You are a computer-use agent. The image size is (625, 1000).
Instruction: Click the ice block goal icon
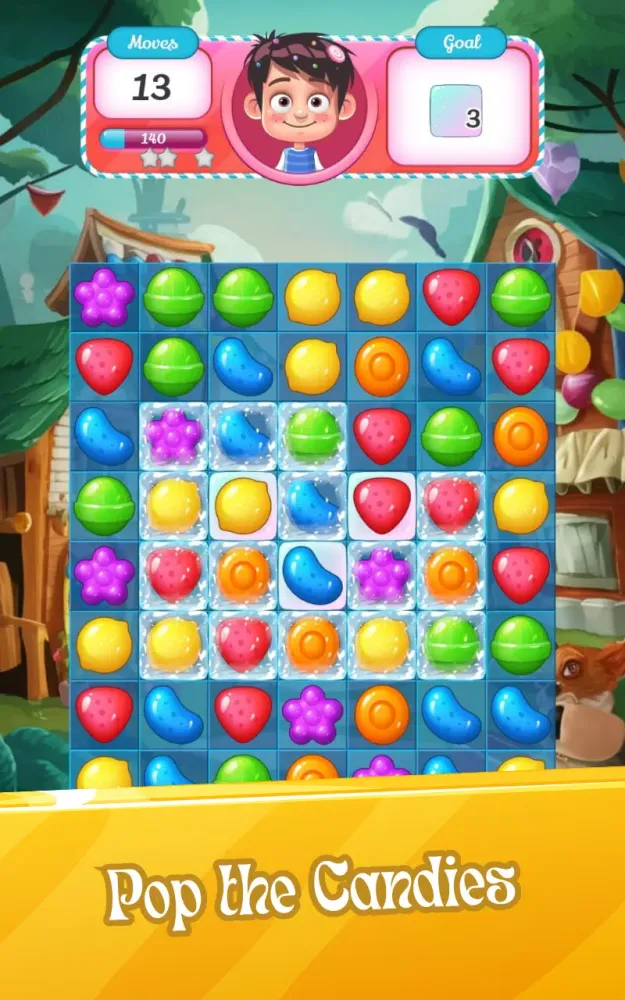(x=456, y=111)
